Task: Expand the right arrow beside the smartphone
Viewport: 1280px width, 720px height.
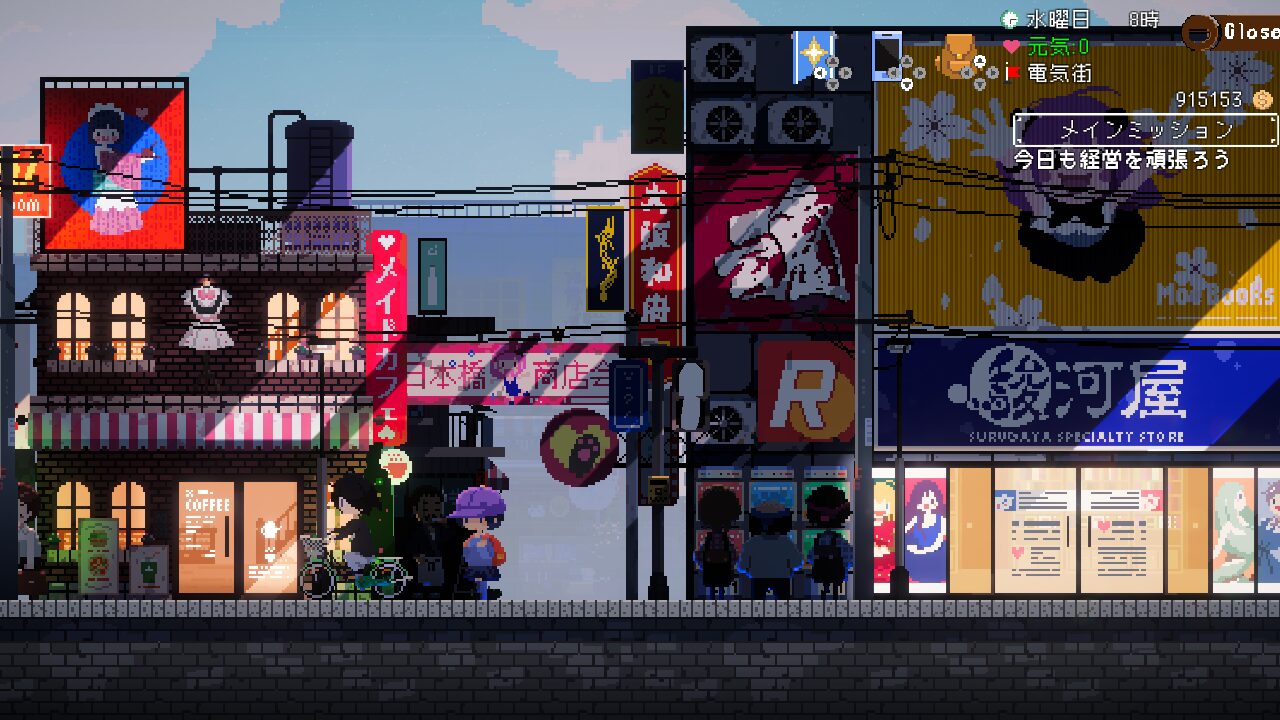Action: pos(920,73)
